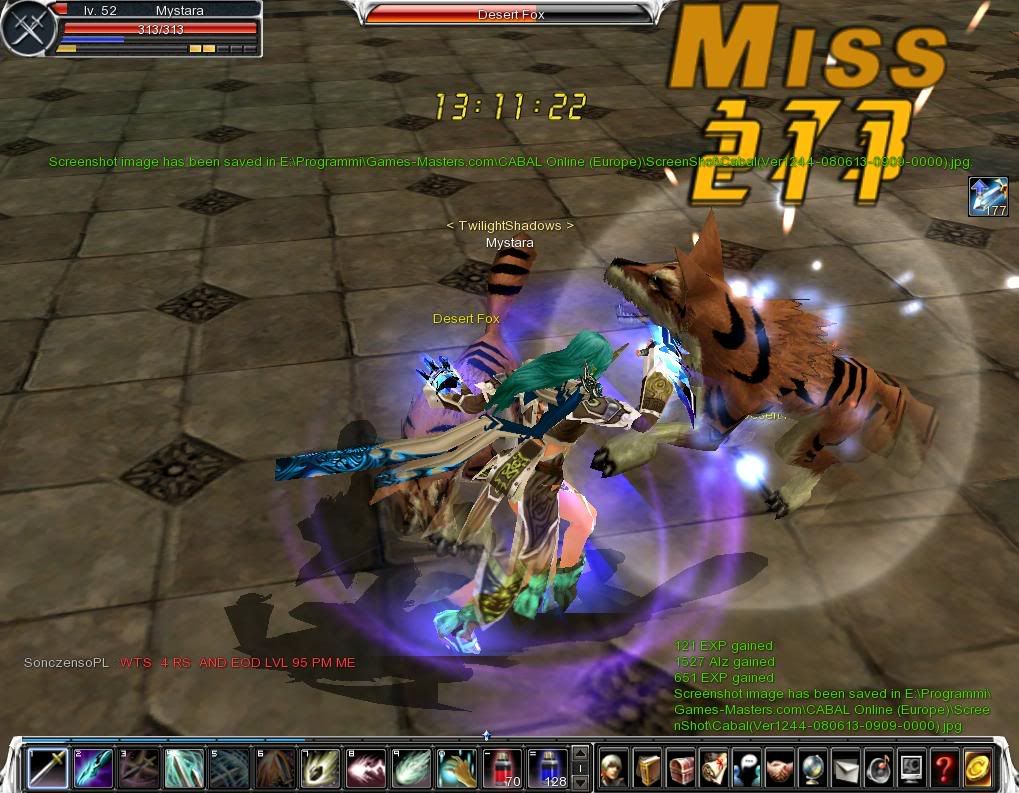Activate the blue blade skill in slot 2
This screenshot has width=1019, height=793.
point(93,767)
